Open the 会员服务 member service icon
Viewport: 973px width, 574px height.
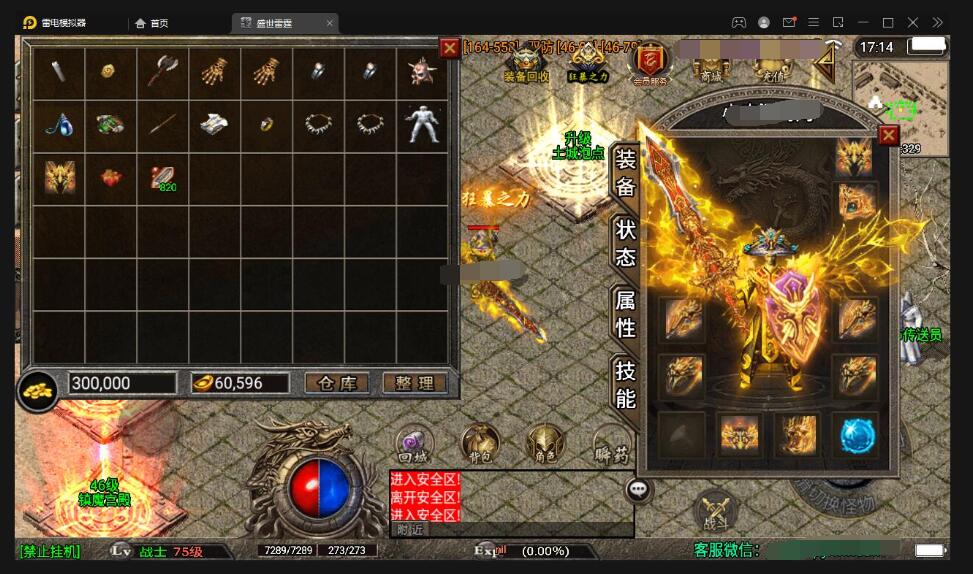pyautogui.click(x=650, y=64)
